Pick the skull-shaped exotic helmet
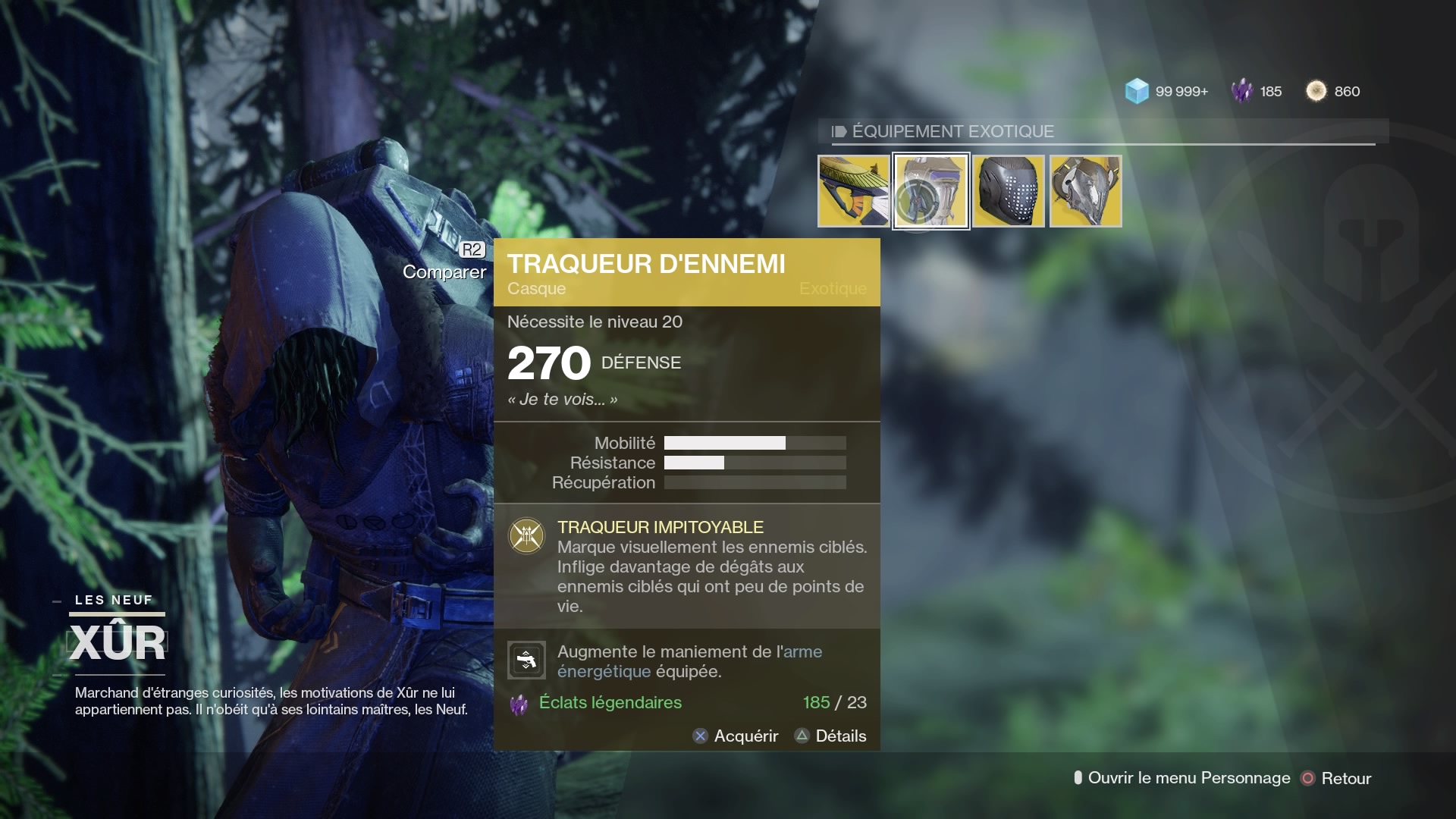Image resolution: width=1456 pixels, height=819 pixels. click(1086, 191)
